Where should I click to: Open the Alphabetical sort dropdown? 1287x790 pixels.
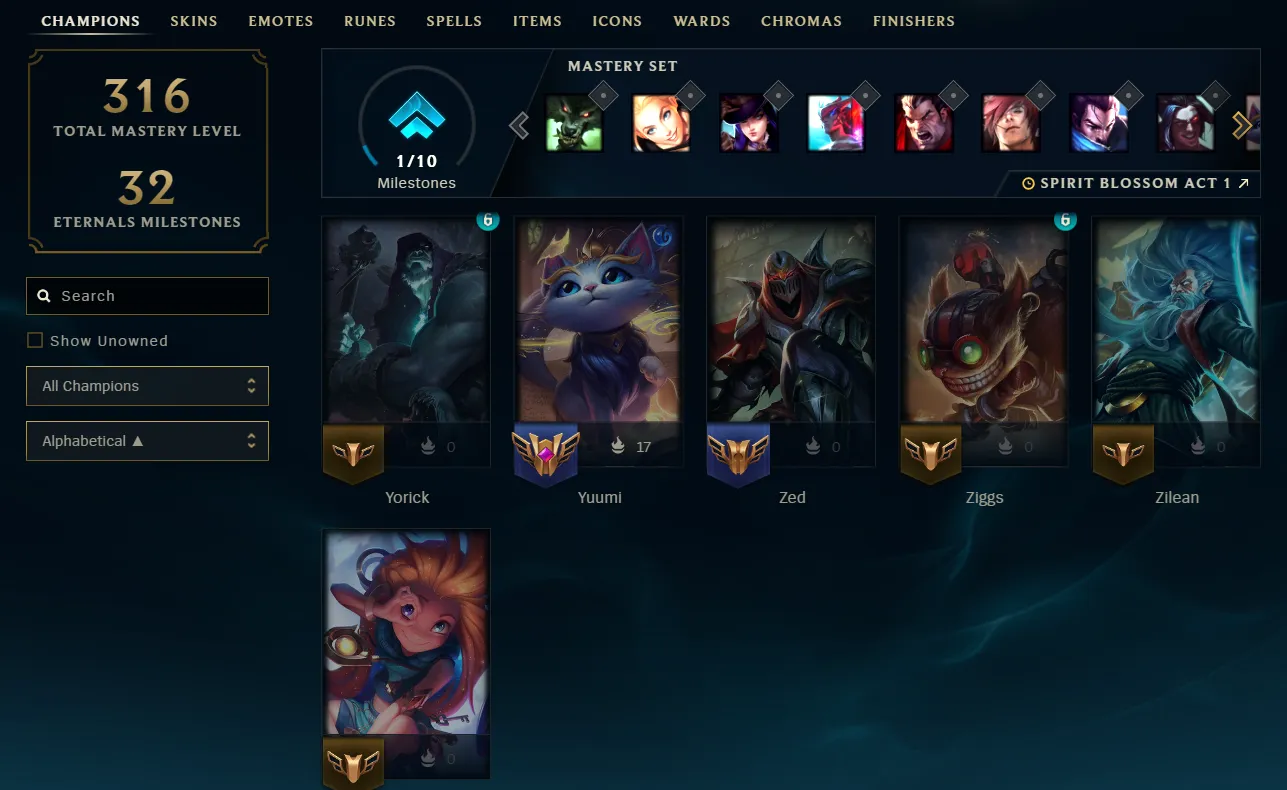147,440
